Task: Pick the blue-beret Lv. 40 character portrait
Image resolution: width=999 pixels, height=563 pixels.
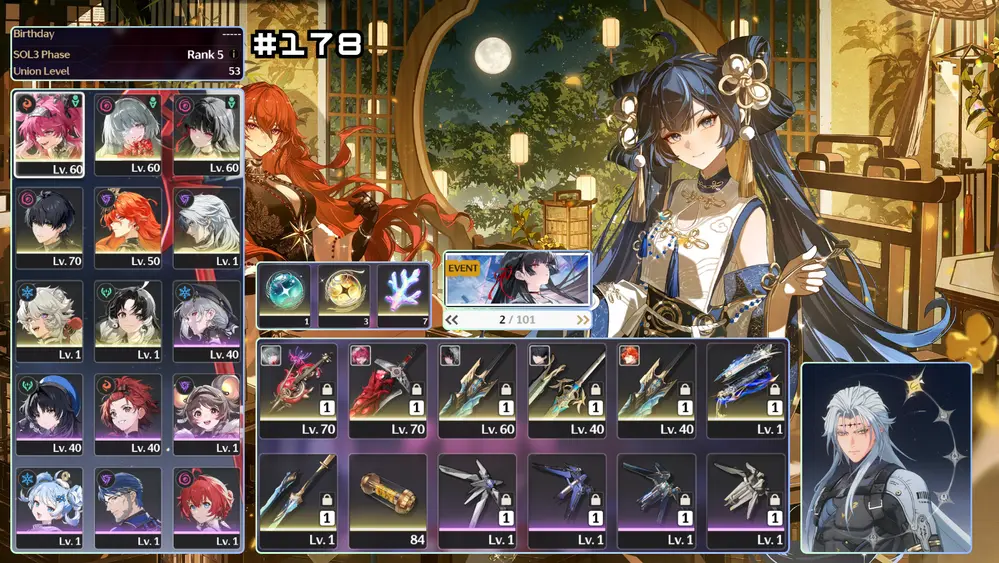Action: click(x=49, y=414)
